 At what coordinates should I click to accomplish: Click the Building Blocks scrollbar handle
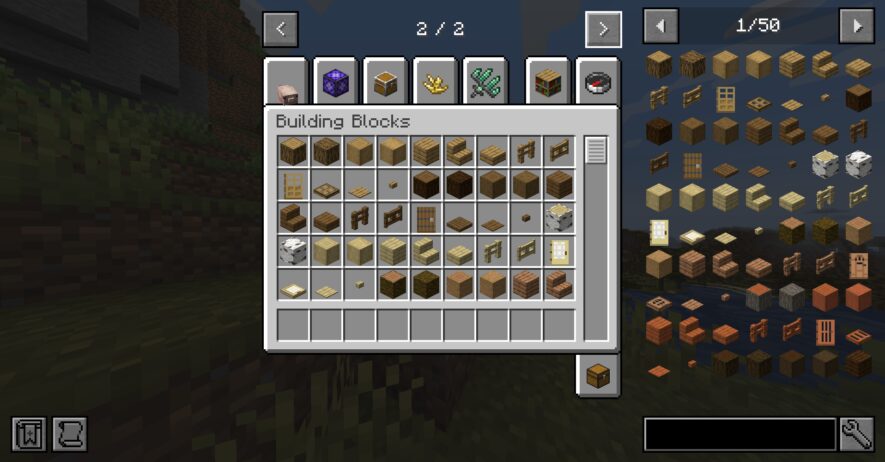[596, 151]
